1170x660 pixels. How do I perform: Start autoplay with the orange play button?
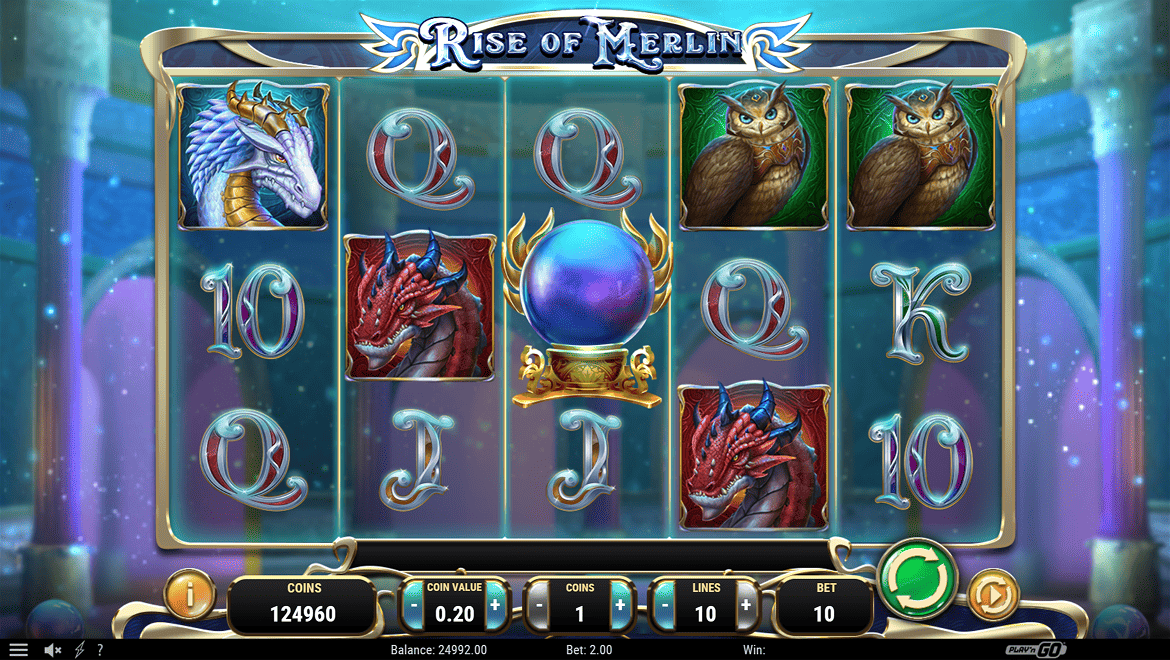pyautogui.click(x=993, y=597)
